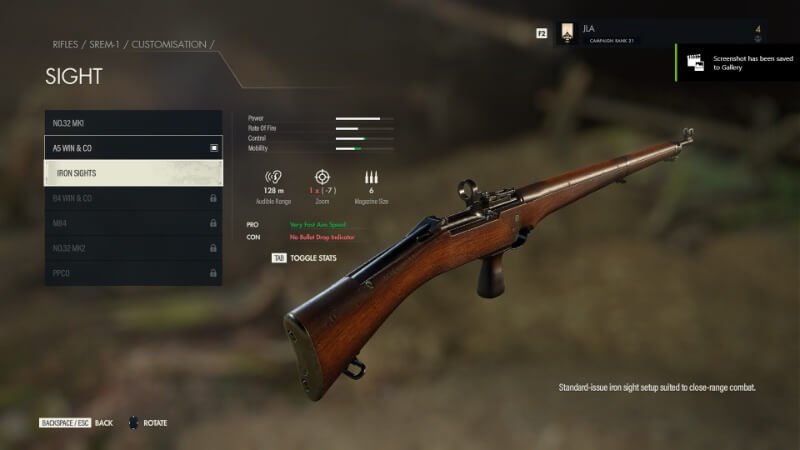Open Customisation in the breadcrumb

[171, 45]
